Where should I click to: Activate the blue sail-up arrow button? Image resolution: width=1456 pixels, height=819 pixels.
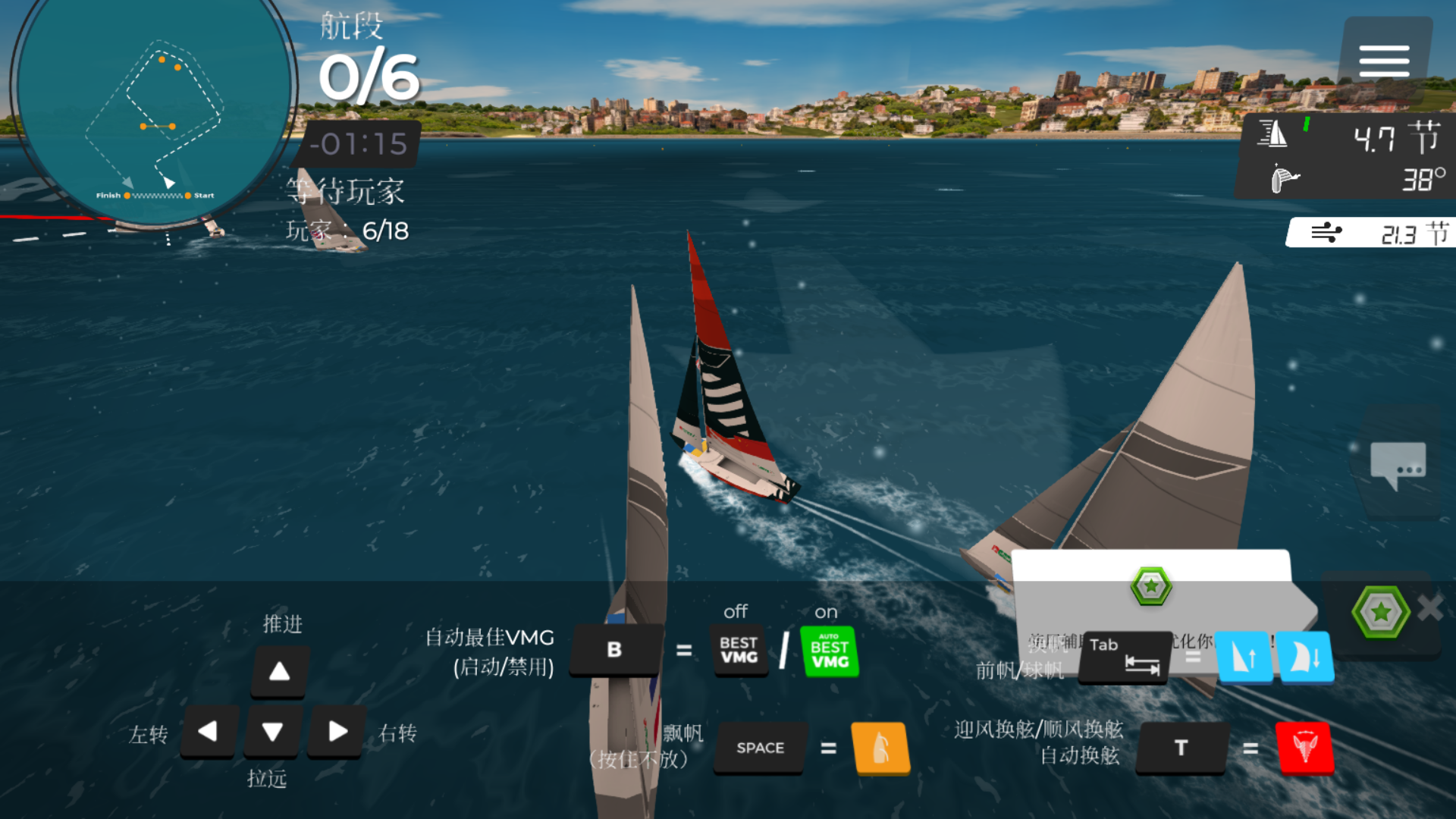pos(1244,657)
